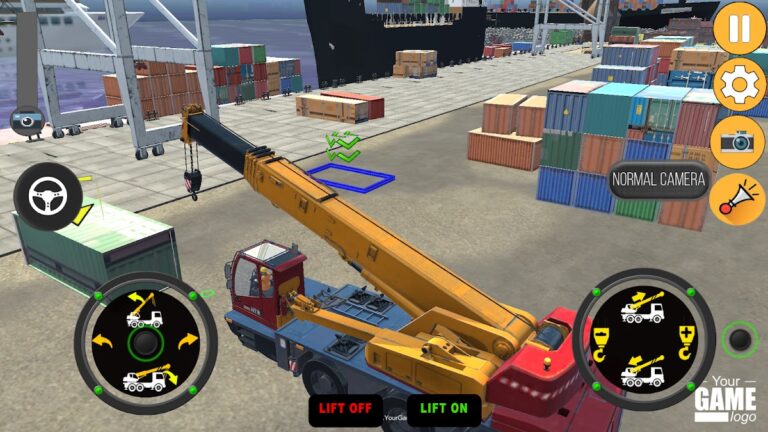Click the small black joystick knob
This screenshot has height=432, width=768.
[739, 340]
